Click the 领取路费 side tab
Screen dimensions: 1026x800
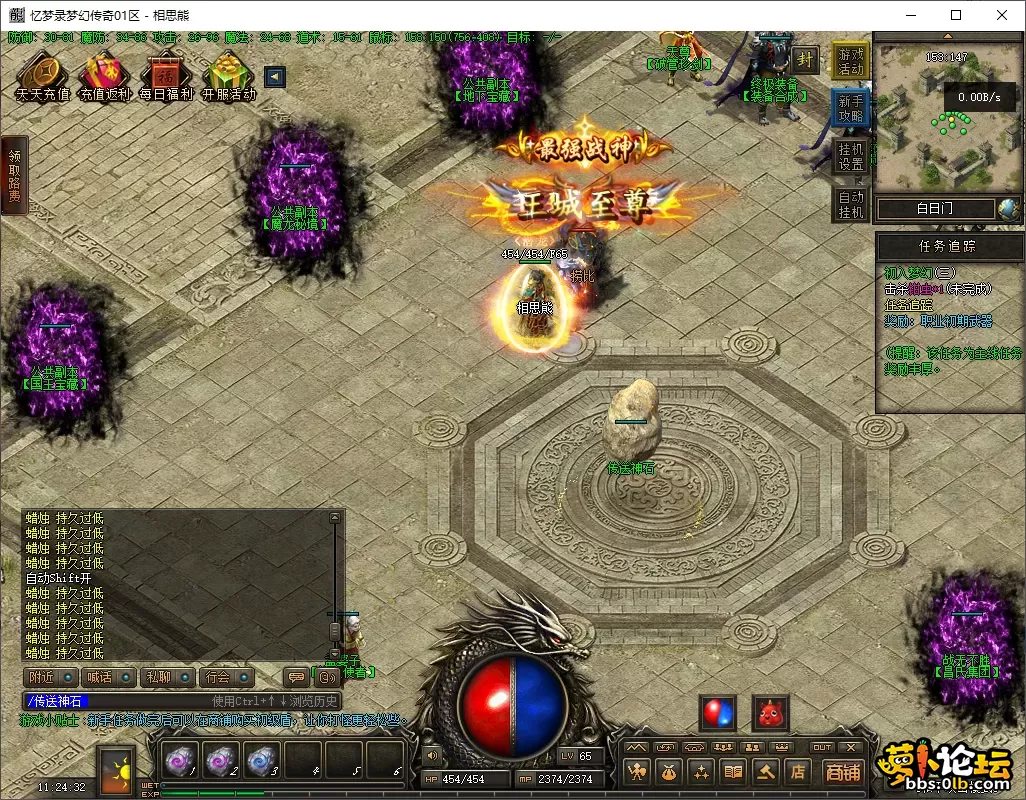[14, 176]
